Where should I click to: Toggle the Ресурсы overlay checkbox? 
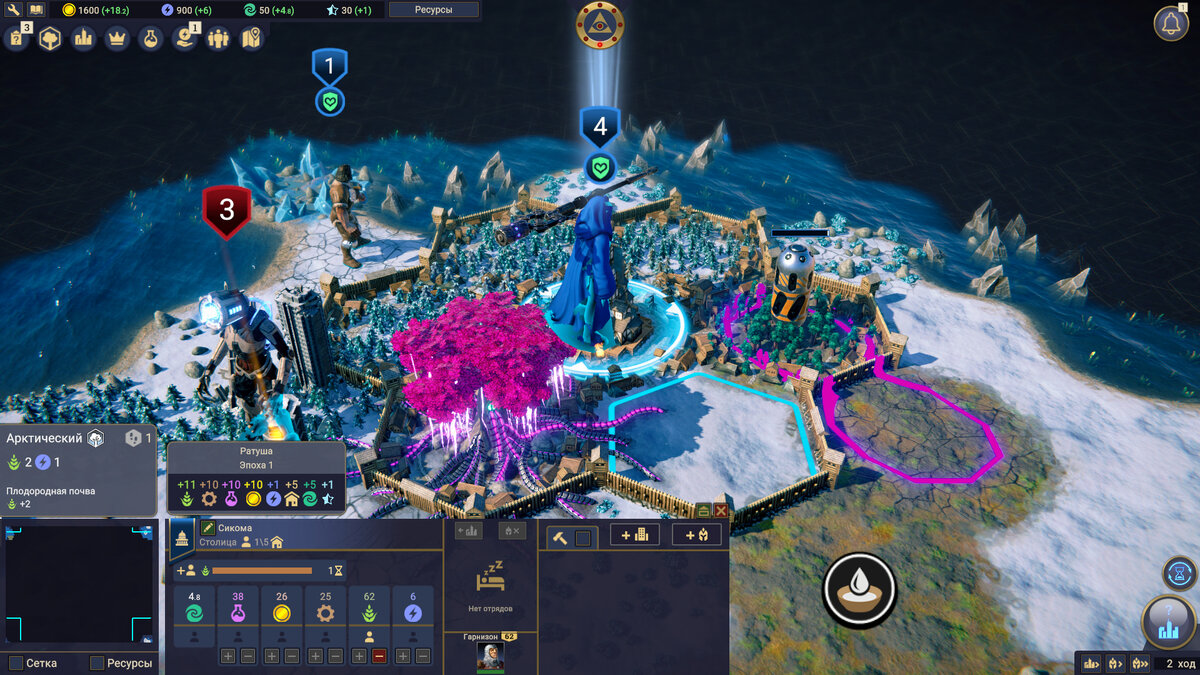pos(97,663)
